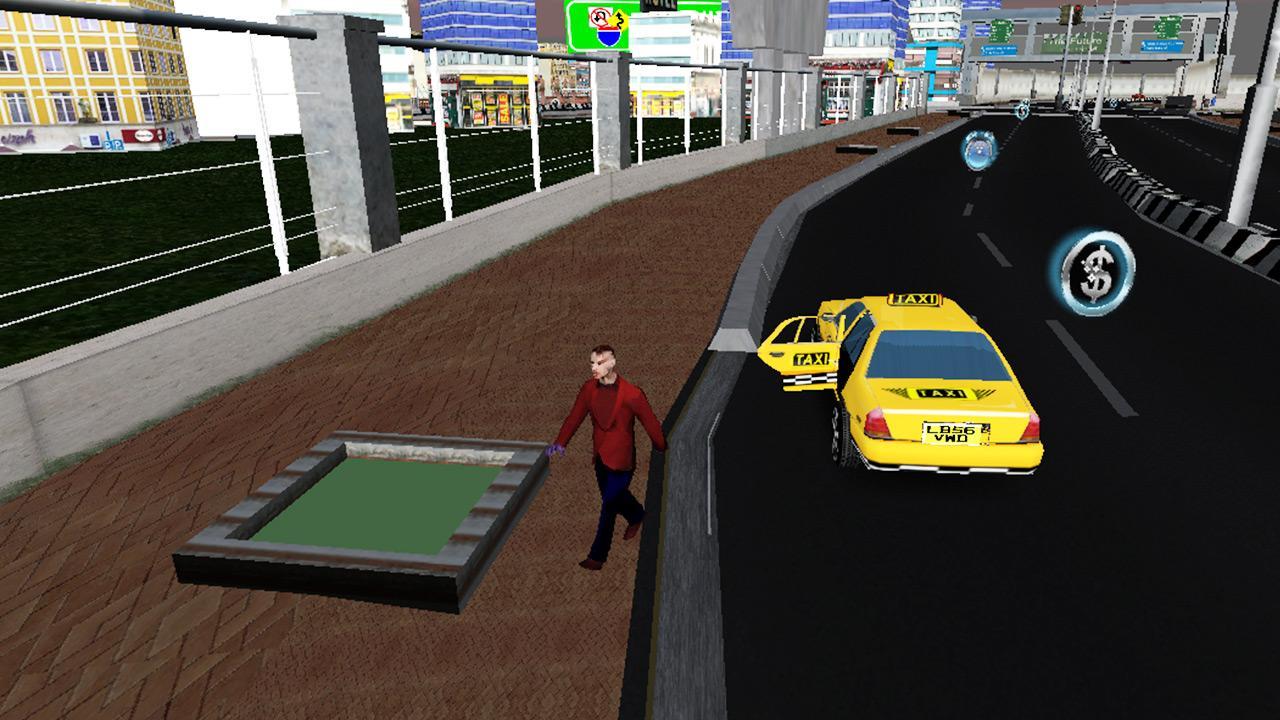
Task: Click the red and blue shield emblem
Action: pos(609,34)
